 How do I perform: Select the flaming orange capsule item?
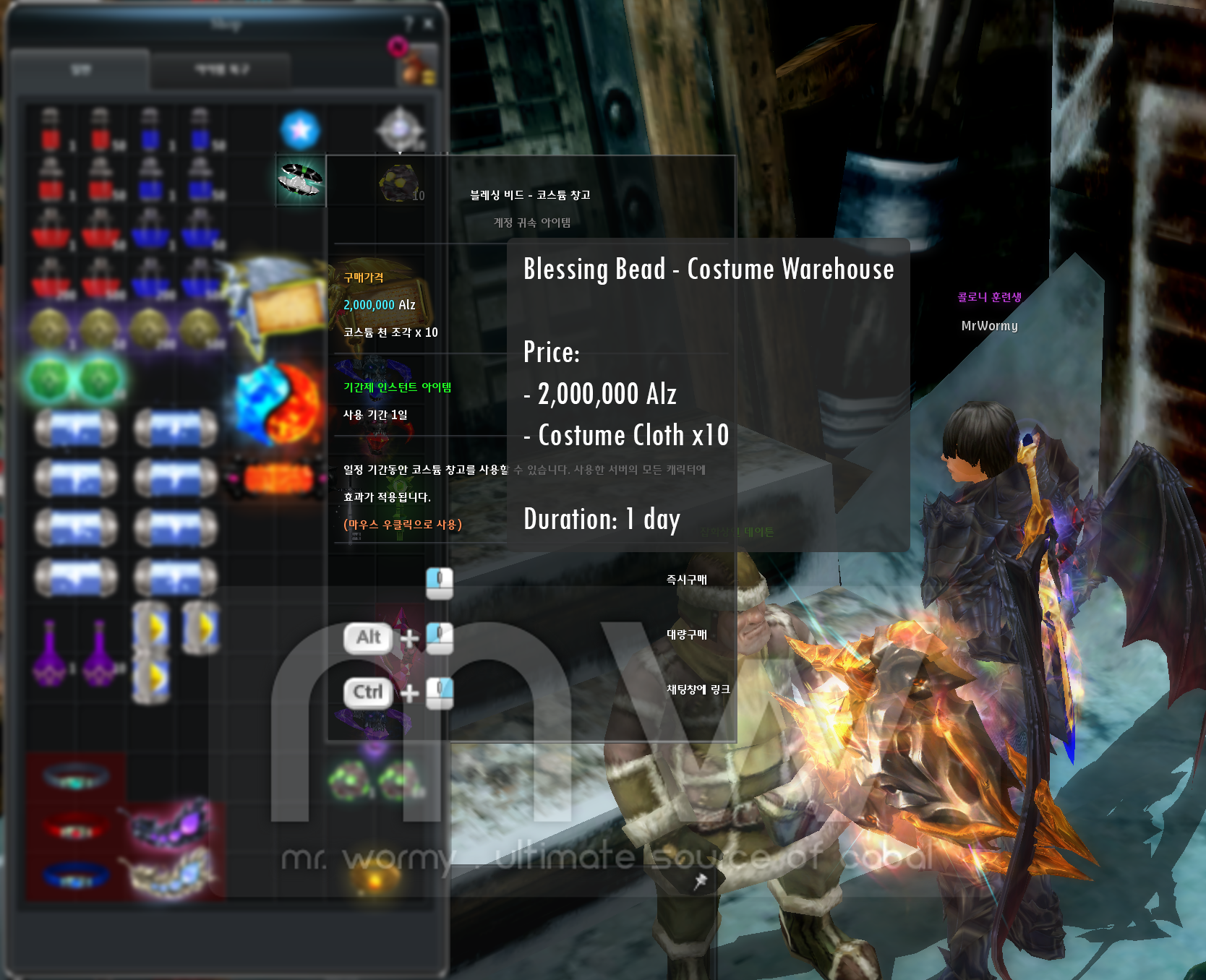tap(278, 477)
